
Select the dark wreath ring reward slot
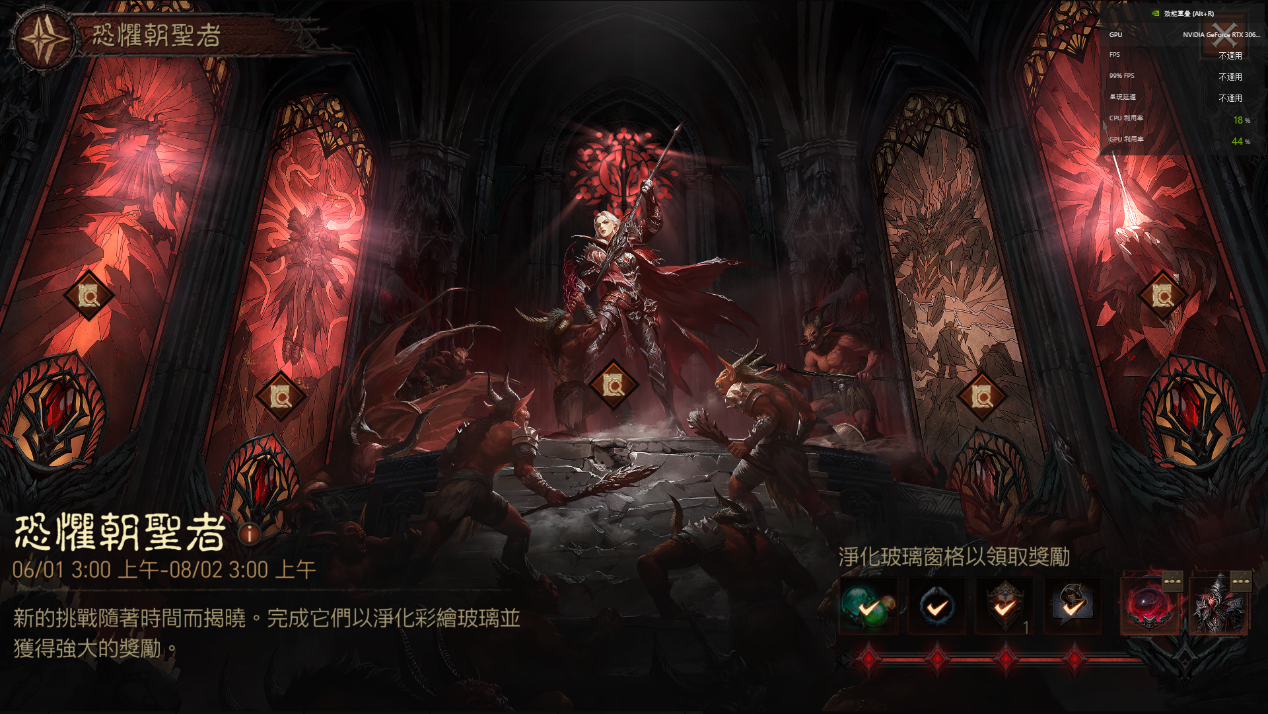point(937,606)
